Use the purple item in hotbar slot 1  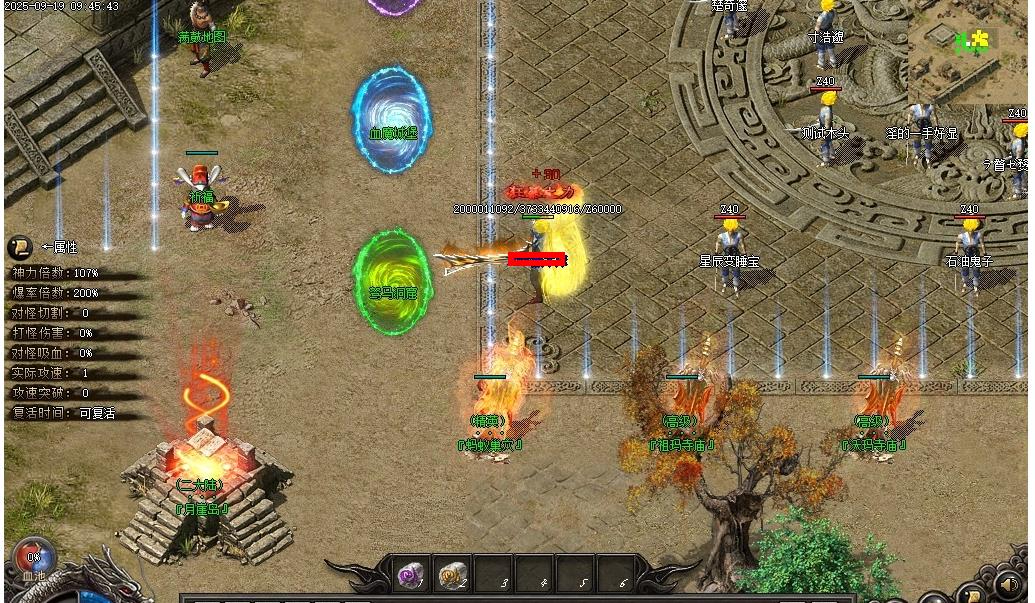[x=410, y=574]
